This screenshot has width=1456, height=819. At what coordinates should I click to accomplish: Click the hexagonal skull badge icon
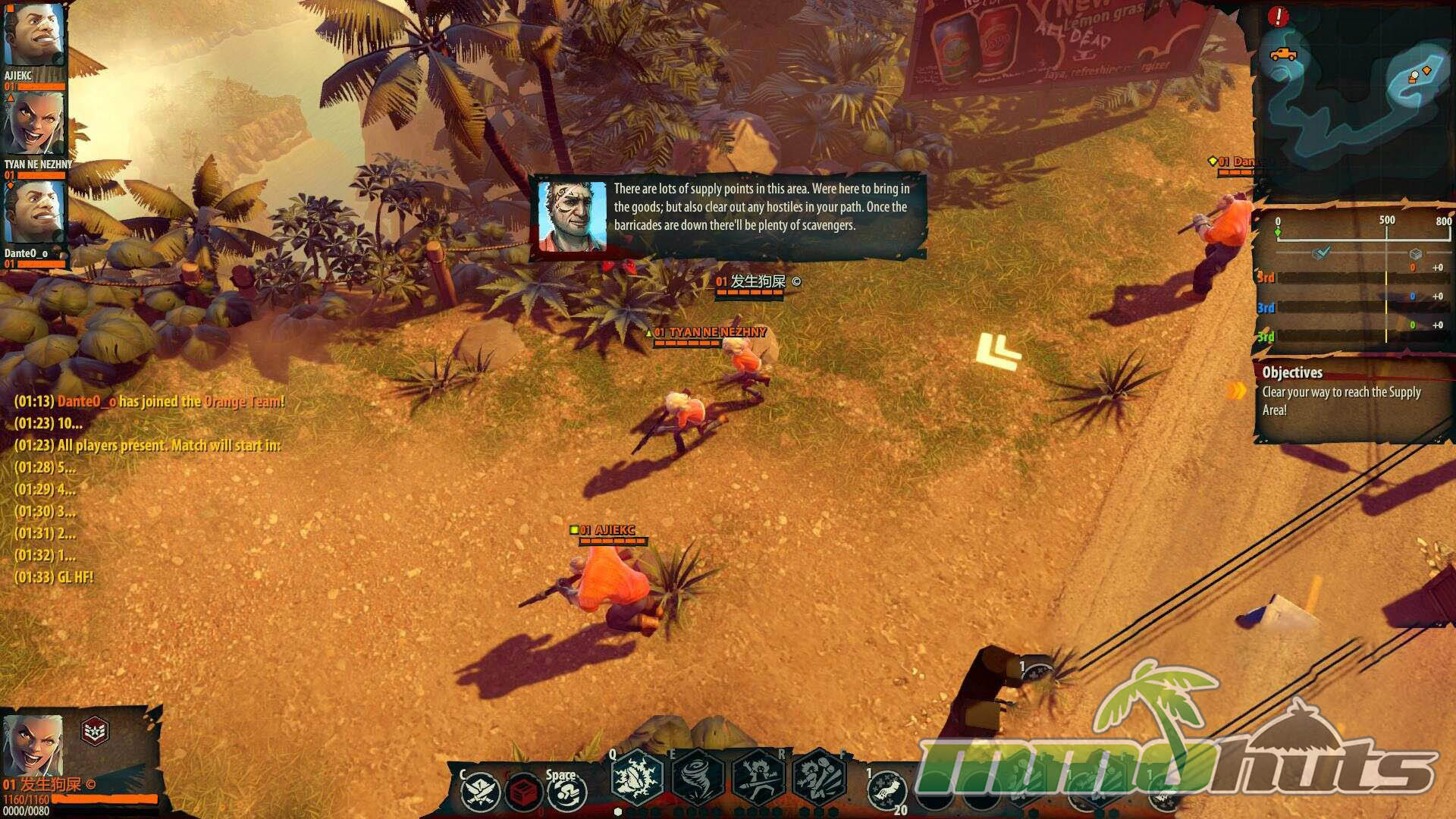95,731
